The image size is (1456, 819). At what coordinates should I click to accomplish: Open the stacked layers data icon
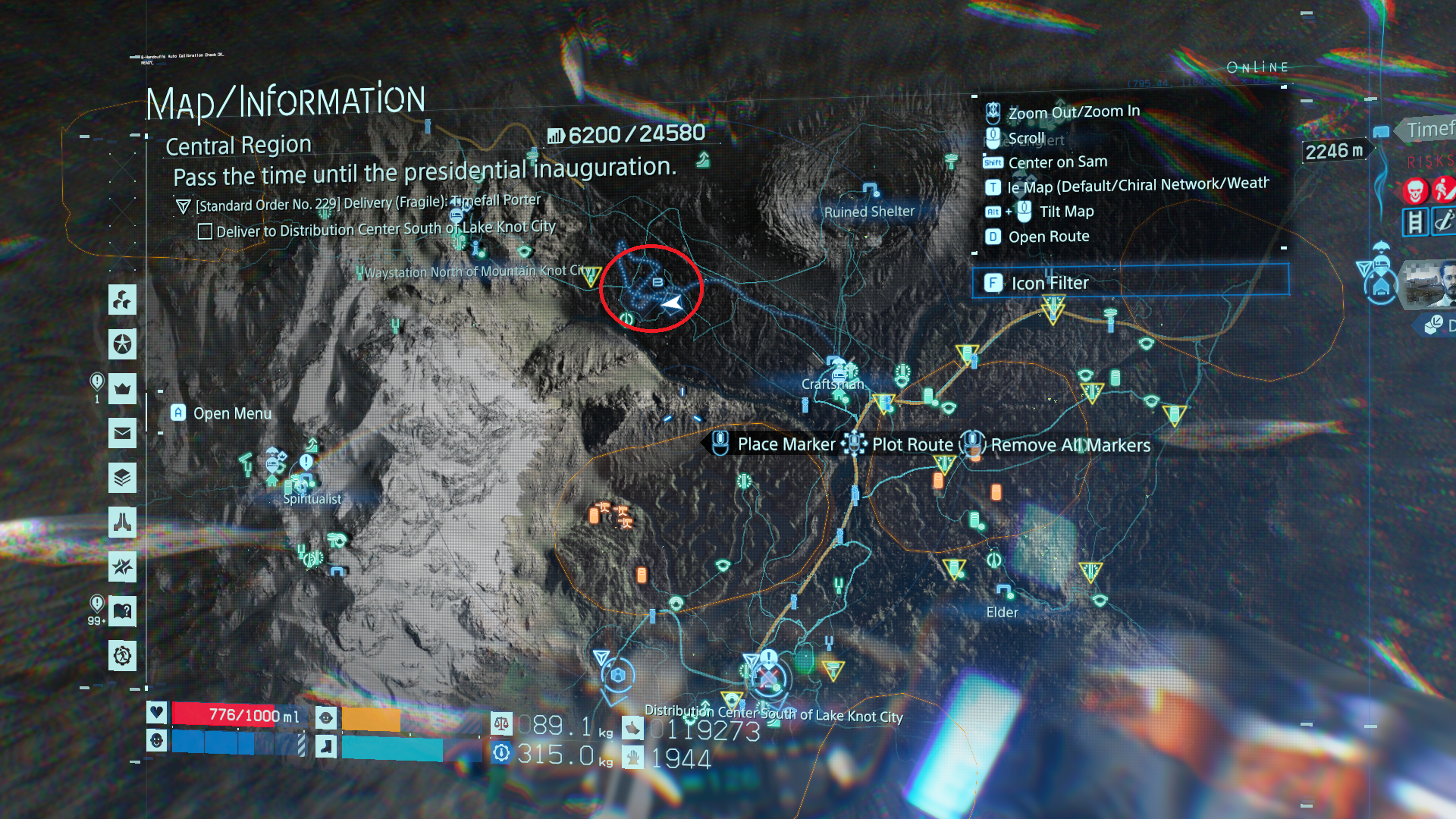[122, 478]
